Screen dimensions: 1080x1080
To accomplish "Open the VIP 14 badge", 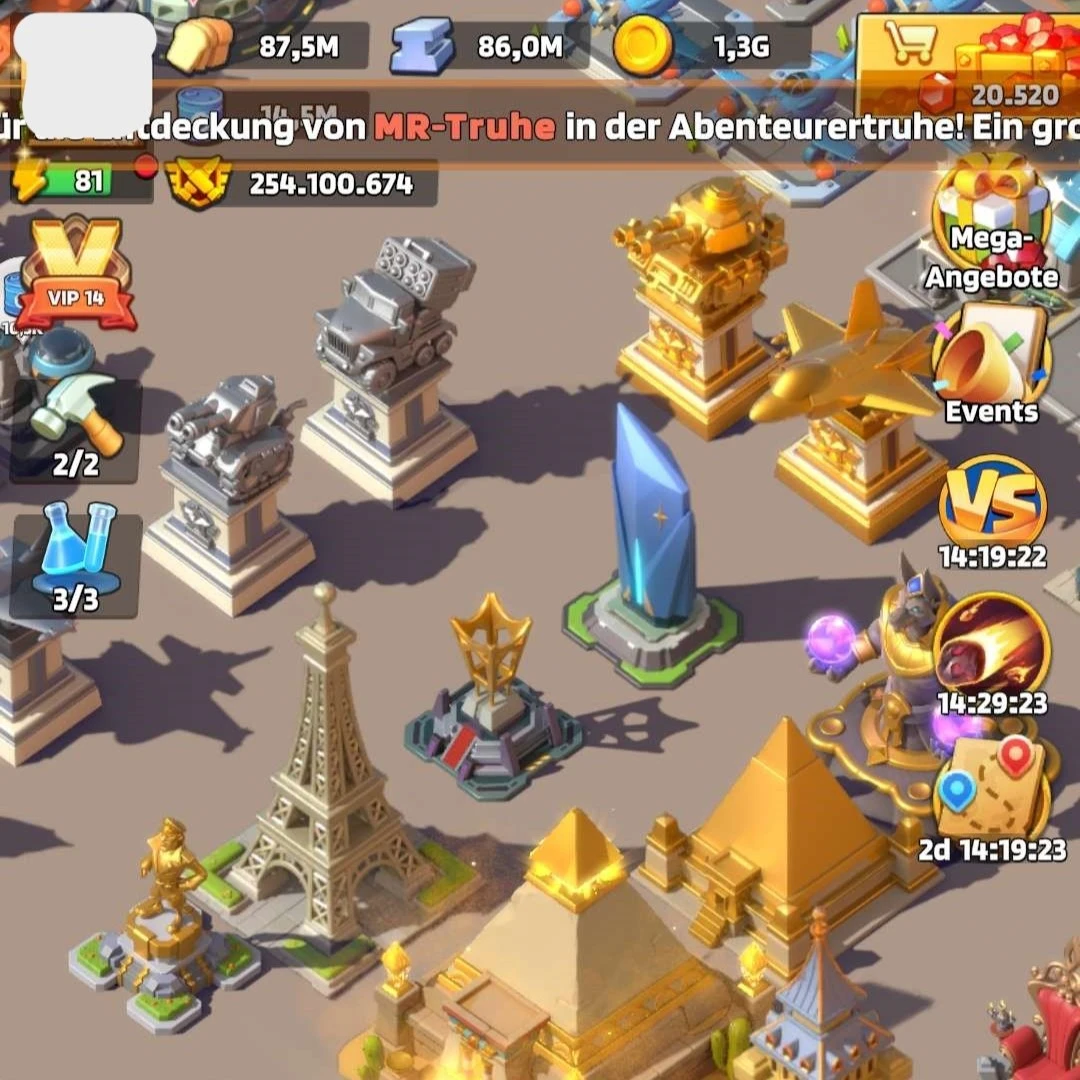I will [x=77, y=272].
